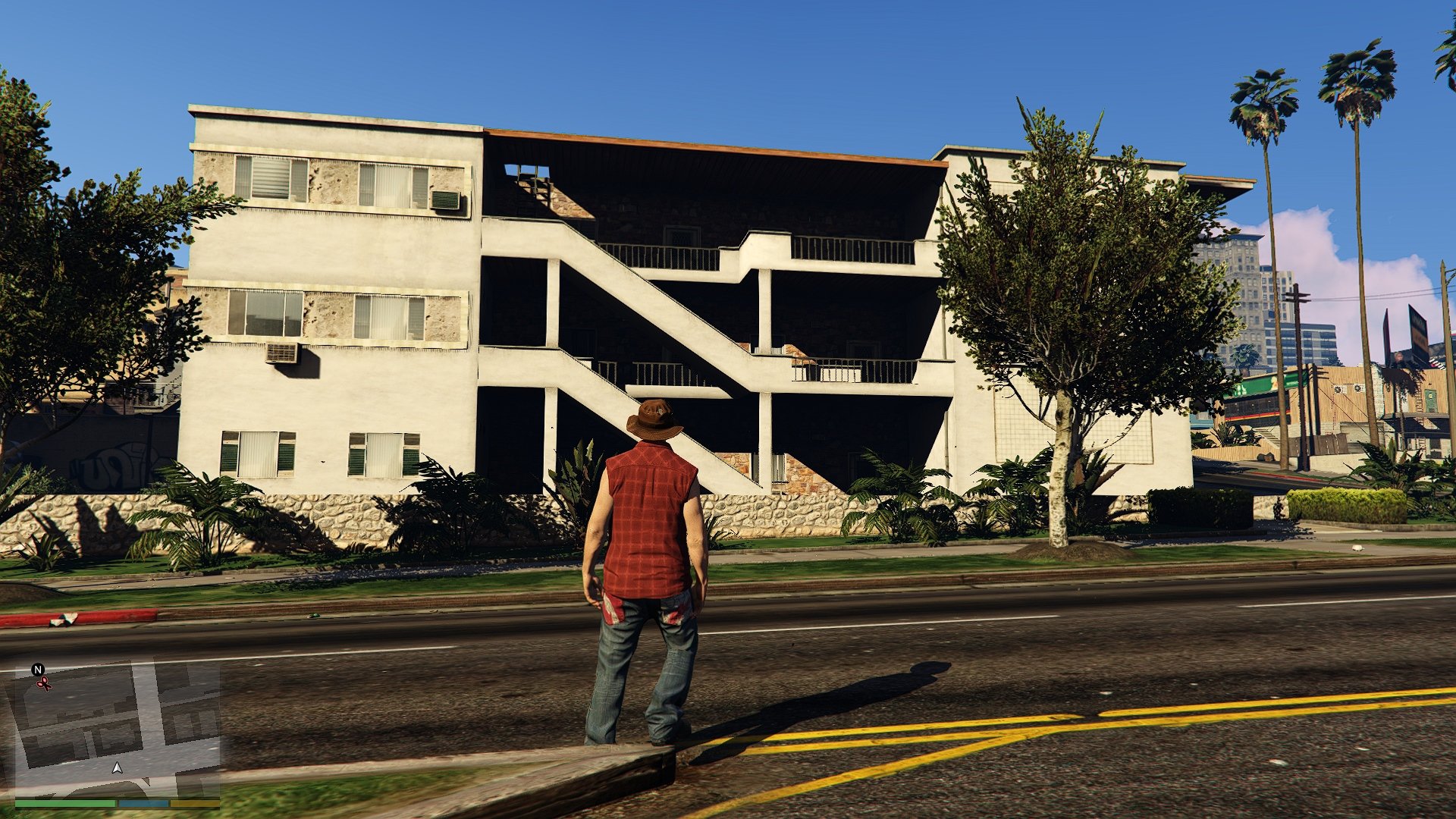Click the minimap

[118, 728]
